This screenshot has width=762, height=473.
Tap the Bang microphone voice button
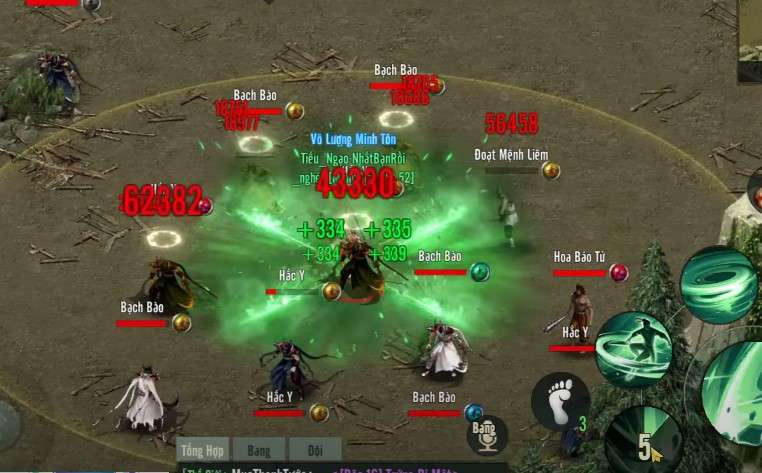pos(487,436)
